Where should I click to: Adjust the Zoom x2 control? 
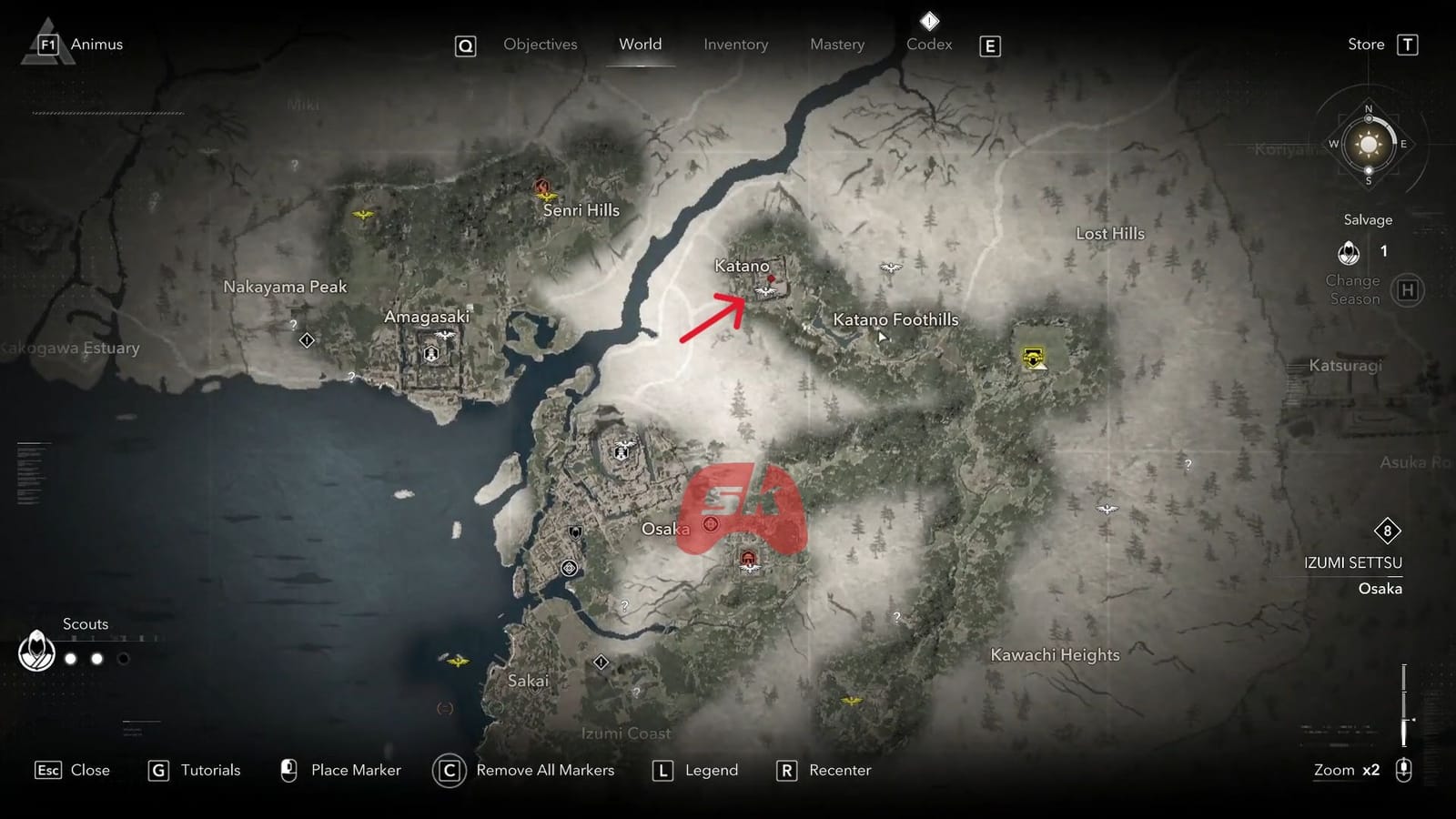[1345, 770]
